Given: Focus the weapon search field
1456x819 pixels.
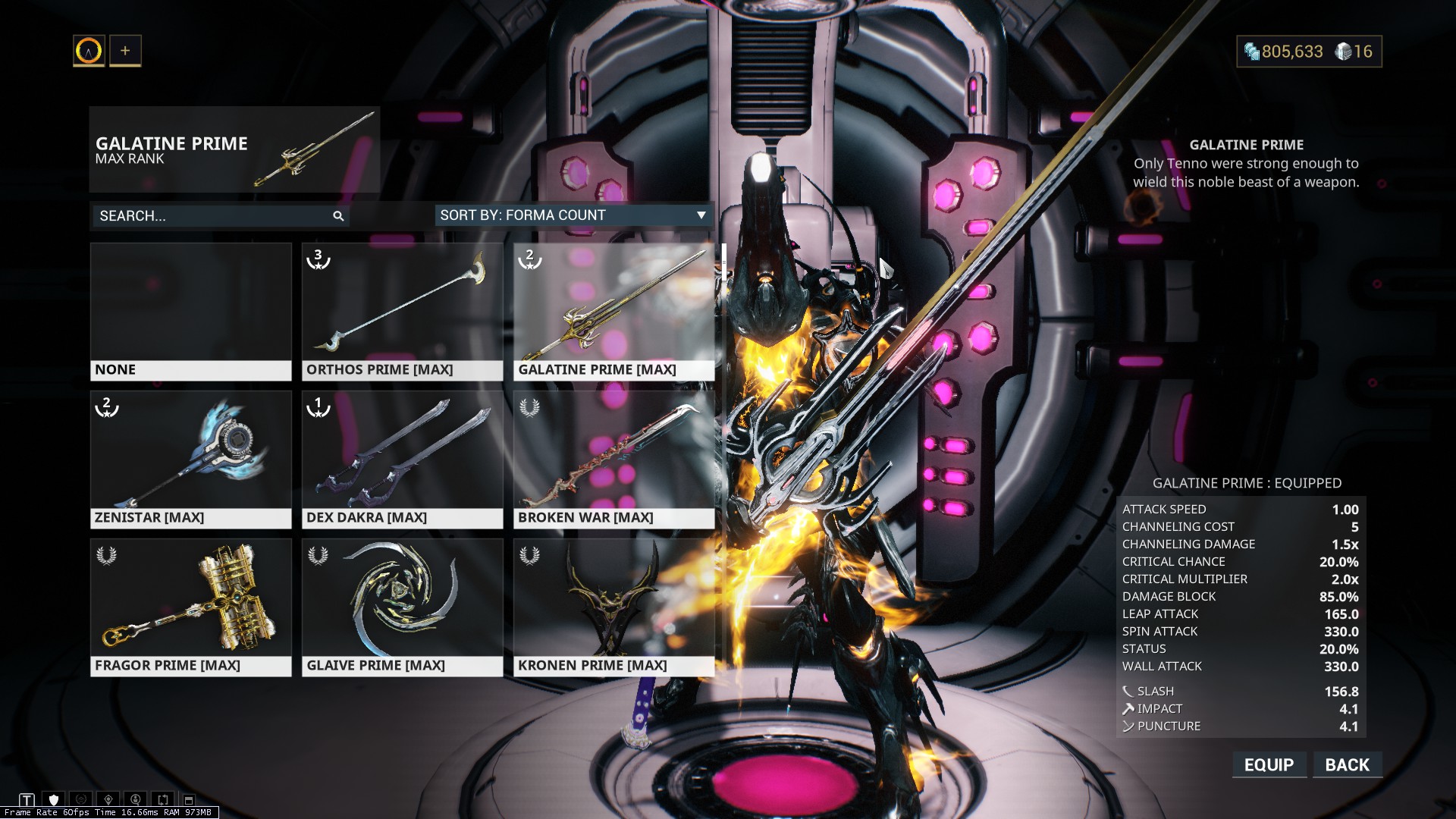Looking at the screenshot, I should pyautogui.click(x=212, y=216).
